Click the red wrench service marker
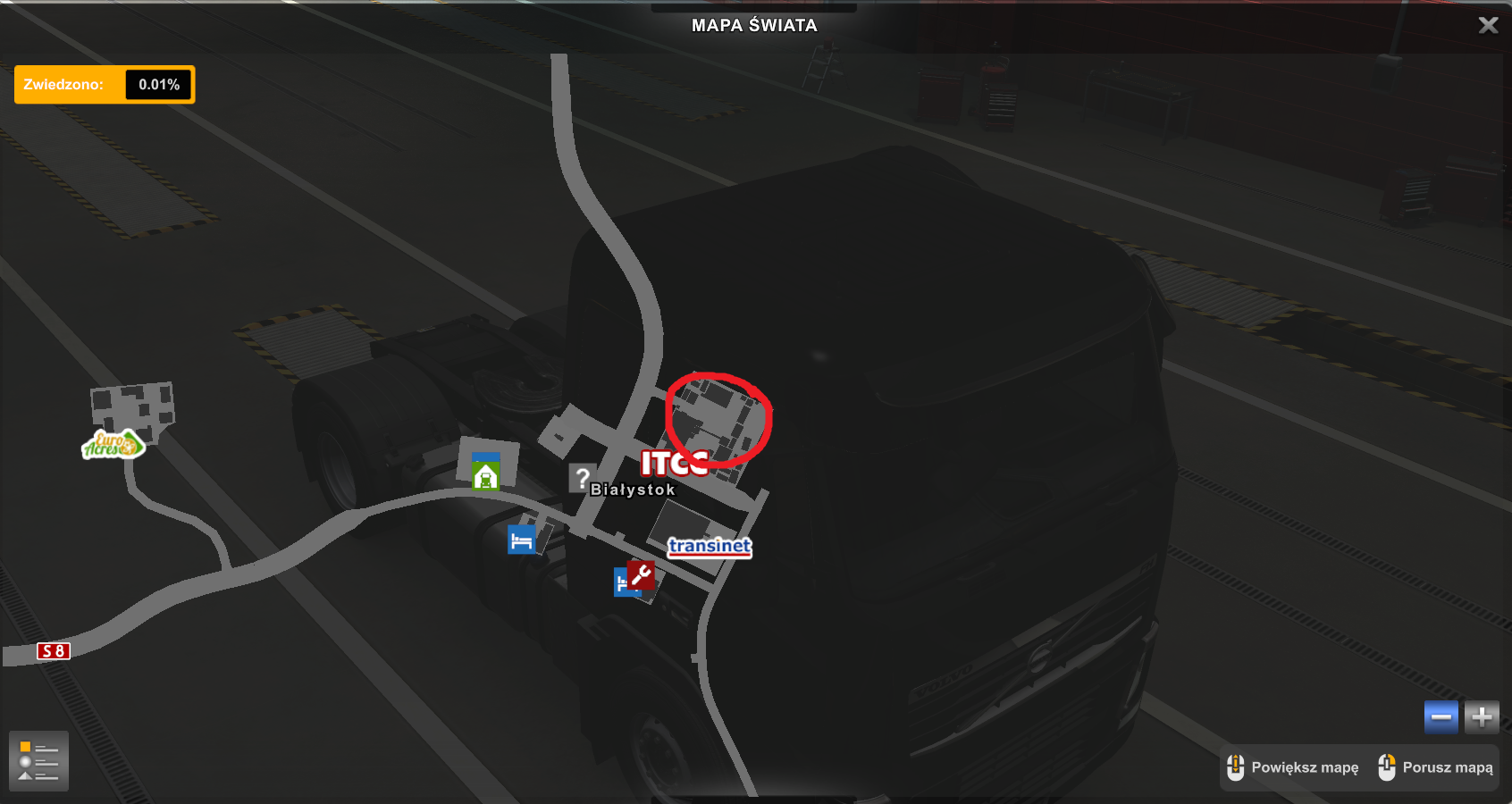The width and height of the screenshot is (1512, 804). click(641, 574)
